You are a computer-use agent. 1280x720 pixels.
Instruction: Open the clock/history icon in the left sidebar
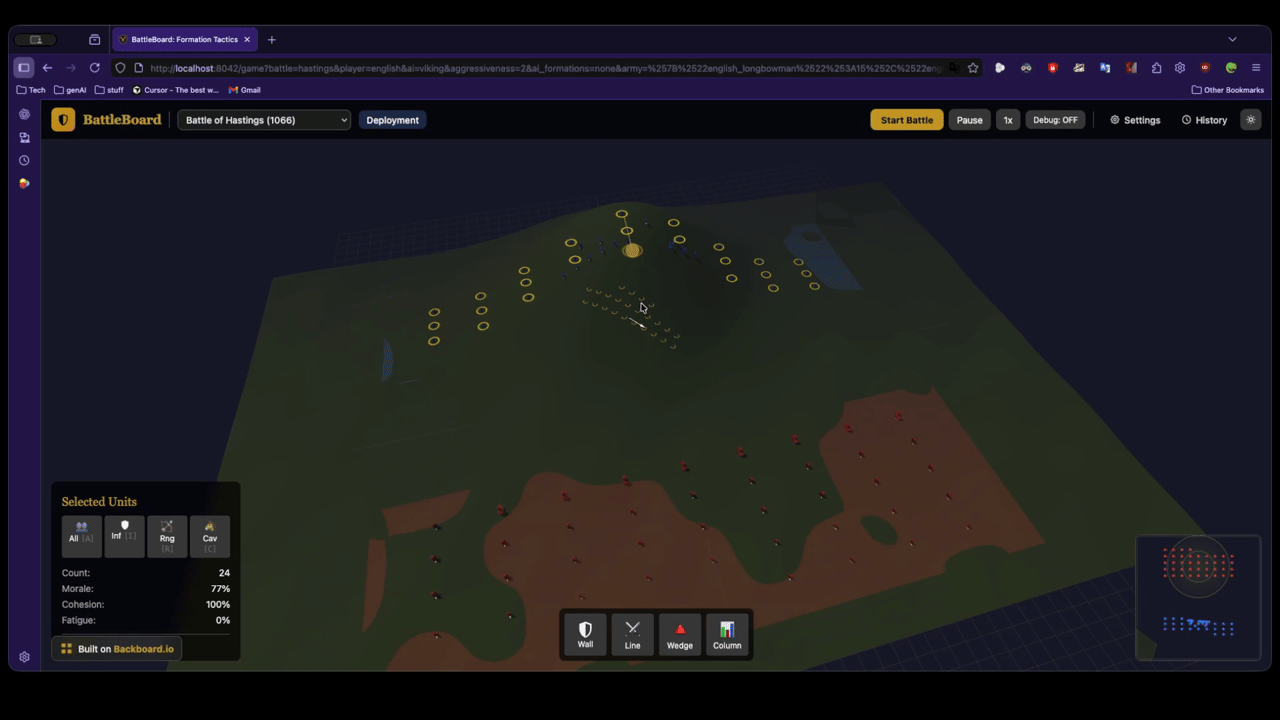click(24, 160)
